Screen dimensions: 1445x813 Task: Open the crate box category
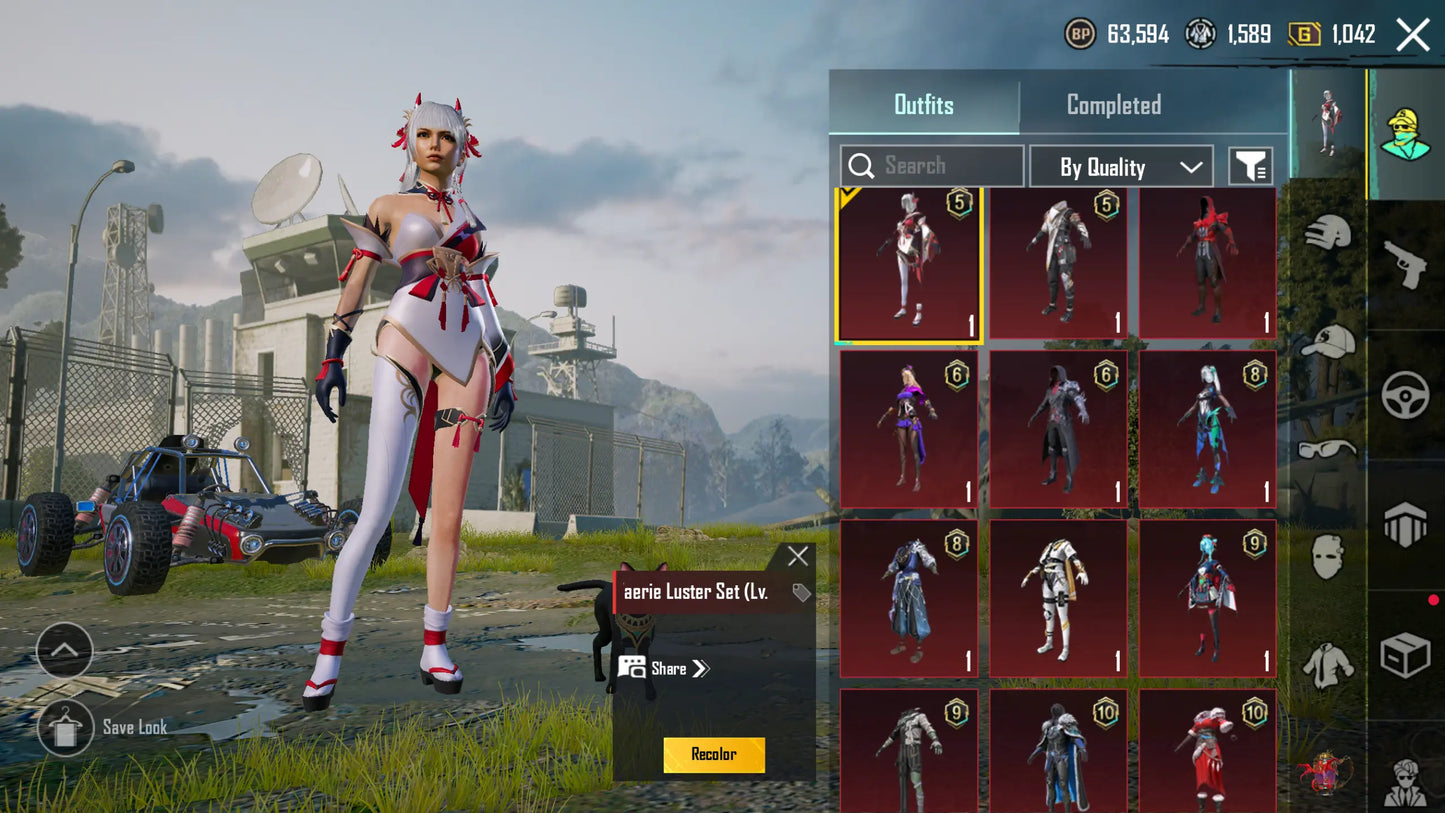coord(1405,656)
